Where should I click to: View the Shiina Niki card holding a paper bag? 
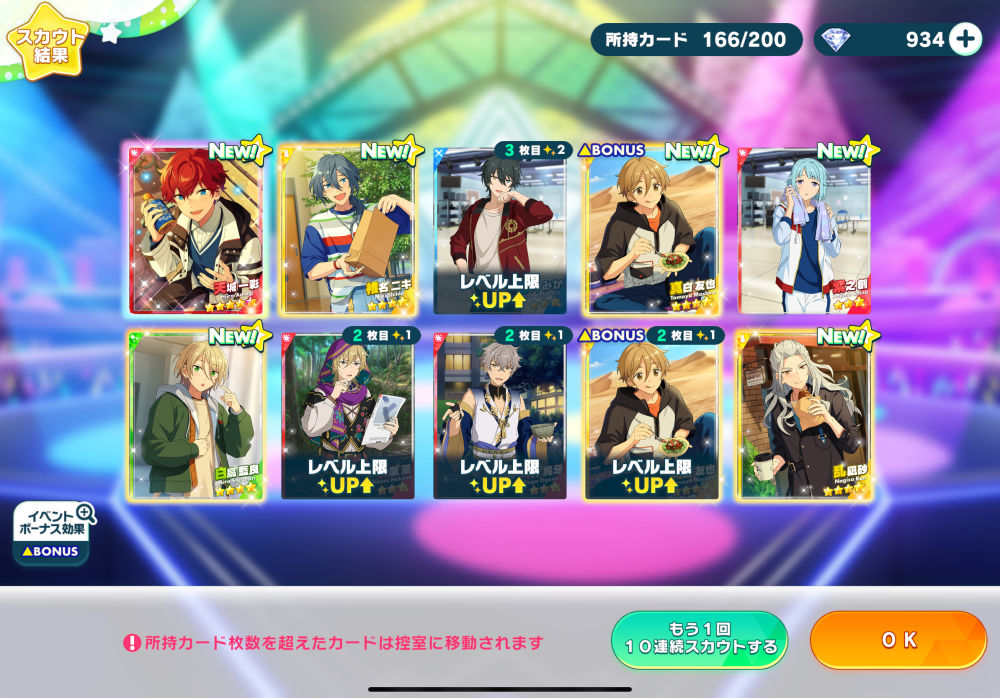tap(347, 230)
